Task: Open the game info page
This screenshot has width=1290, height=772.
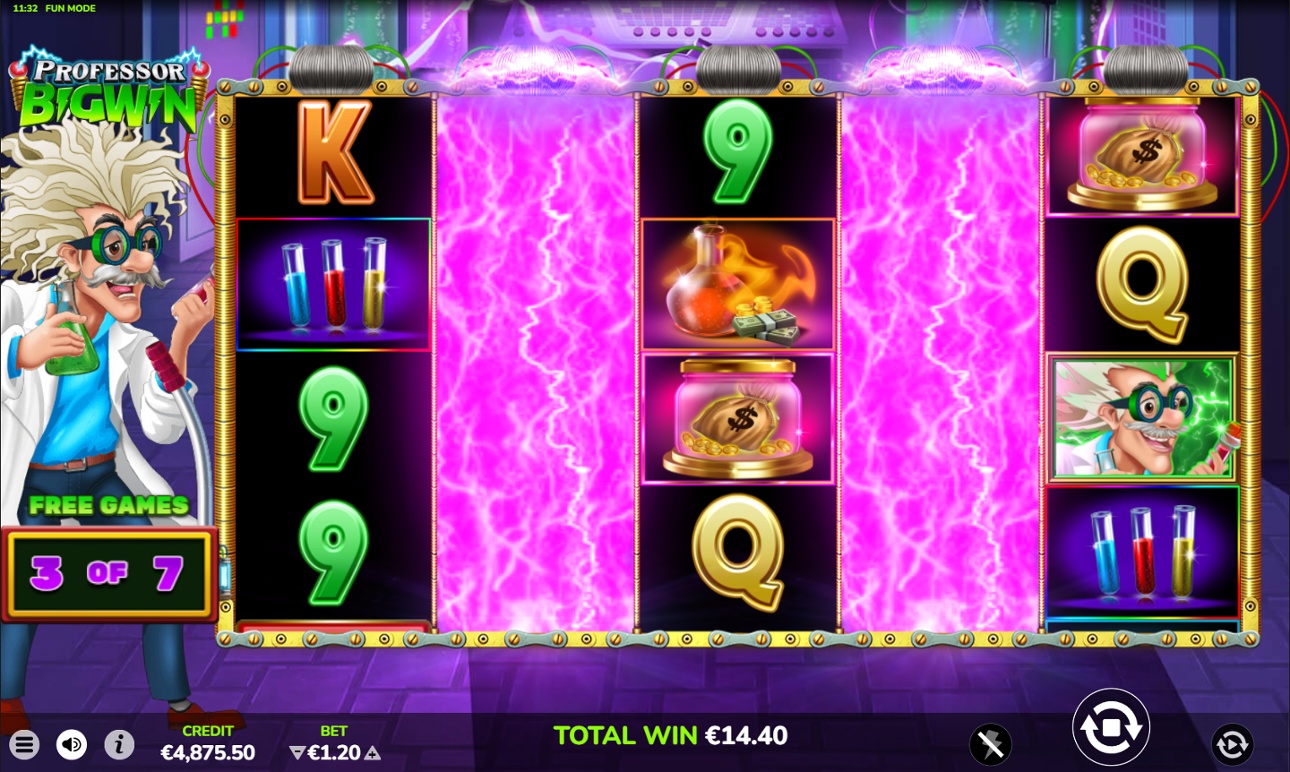Action: (x=119, y=744)
